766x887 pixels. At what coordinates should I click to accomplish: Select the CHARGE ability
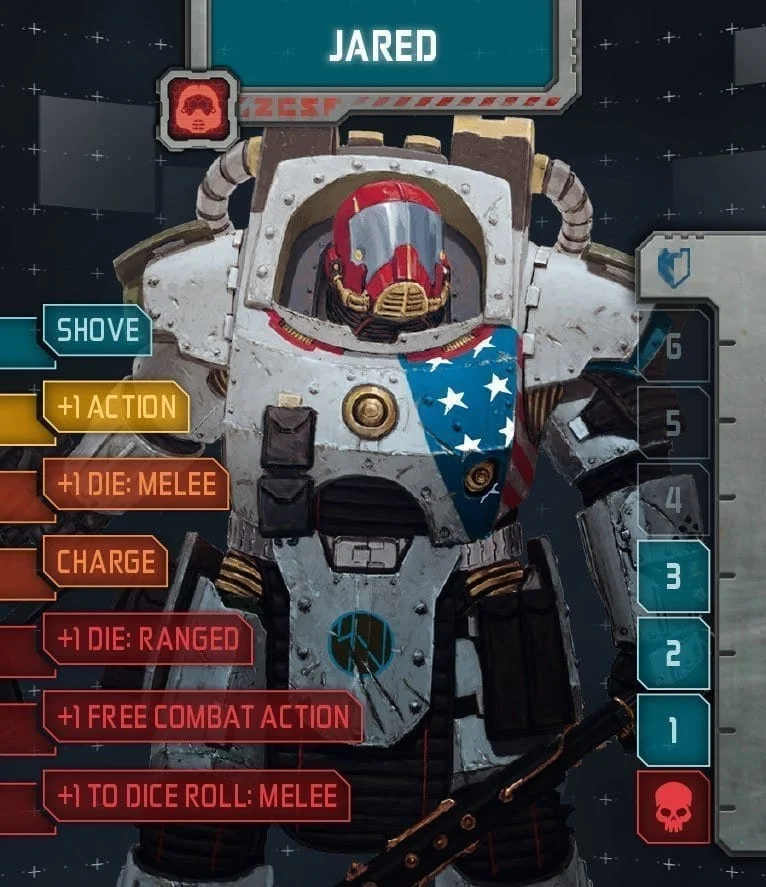point(105,561)
